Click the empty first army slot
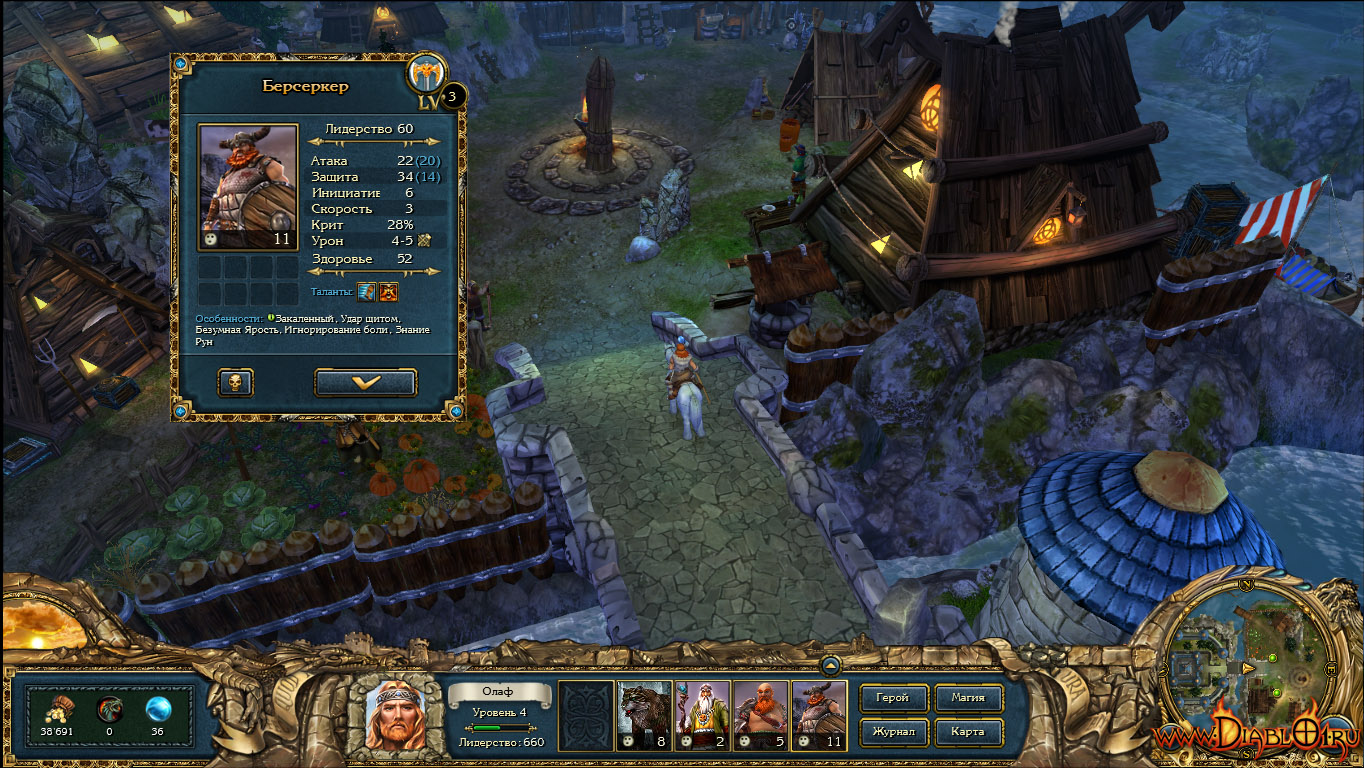 point(586,715)
